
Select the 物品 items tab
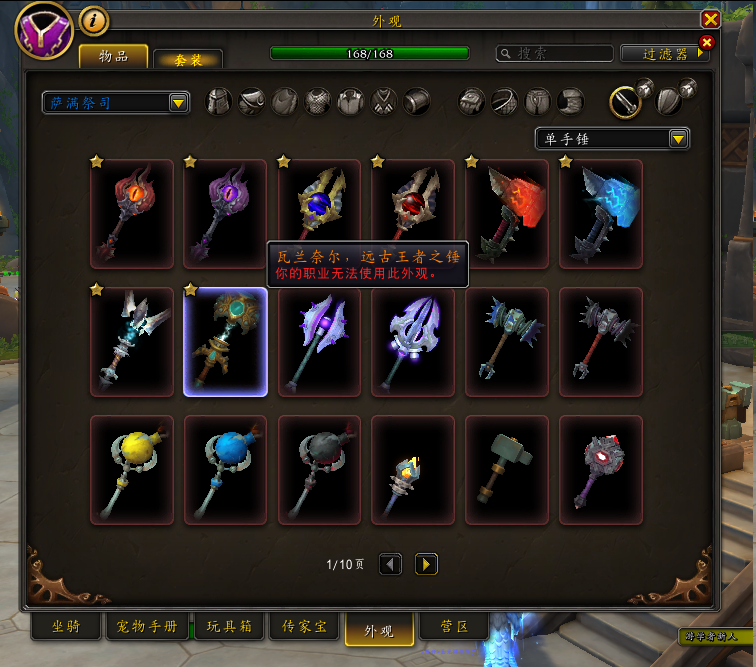pos(113,56)
